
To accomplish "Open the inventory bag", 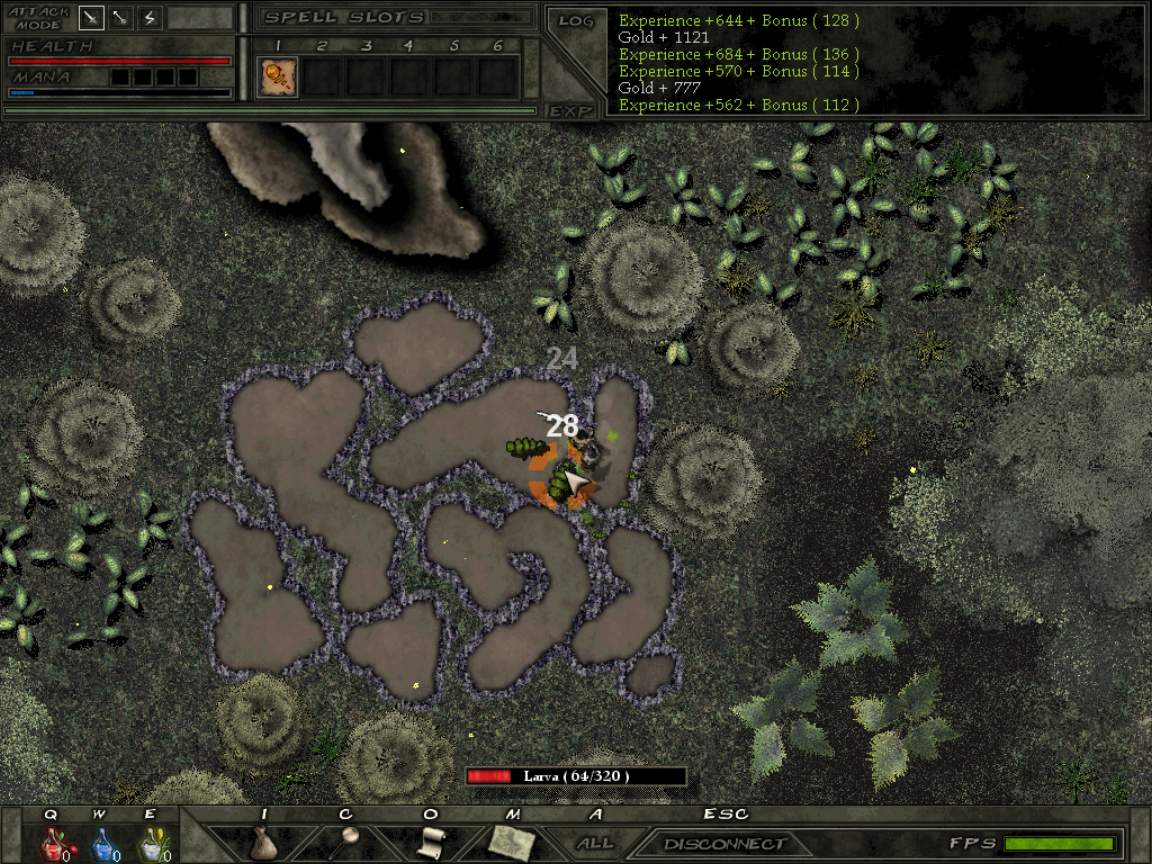I will (262, 843).
